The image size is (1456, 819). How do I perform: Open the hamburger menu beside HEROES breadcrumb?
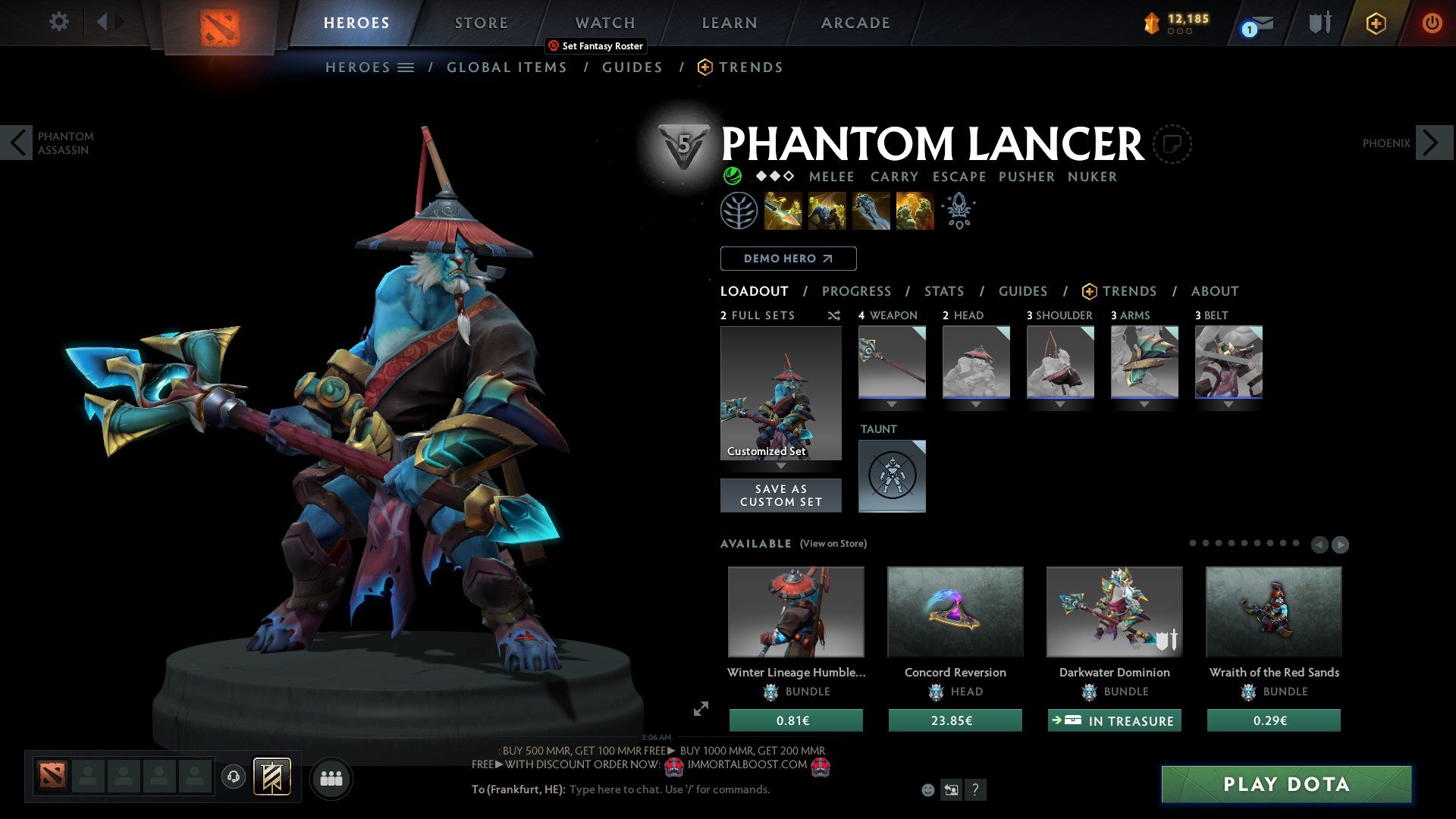pos(406,67)
